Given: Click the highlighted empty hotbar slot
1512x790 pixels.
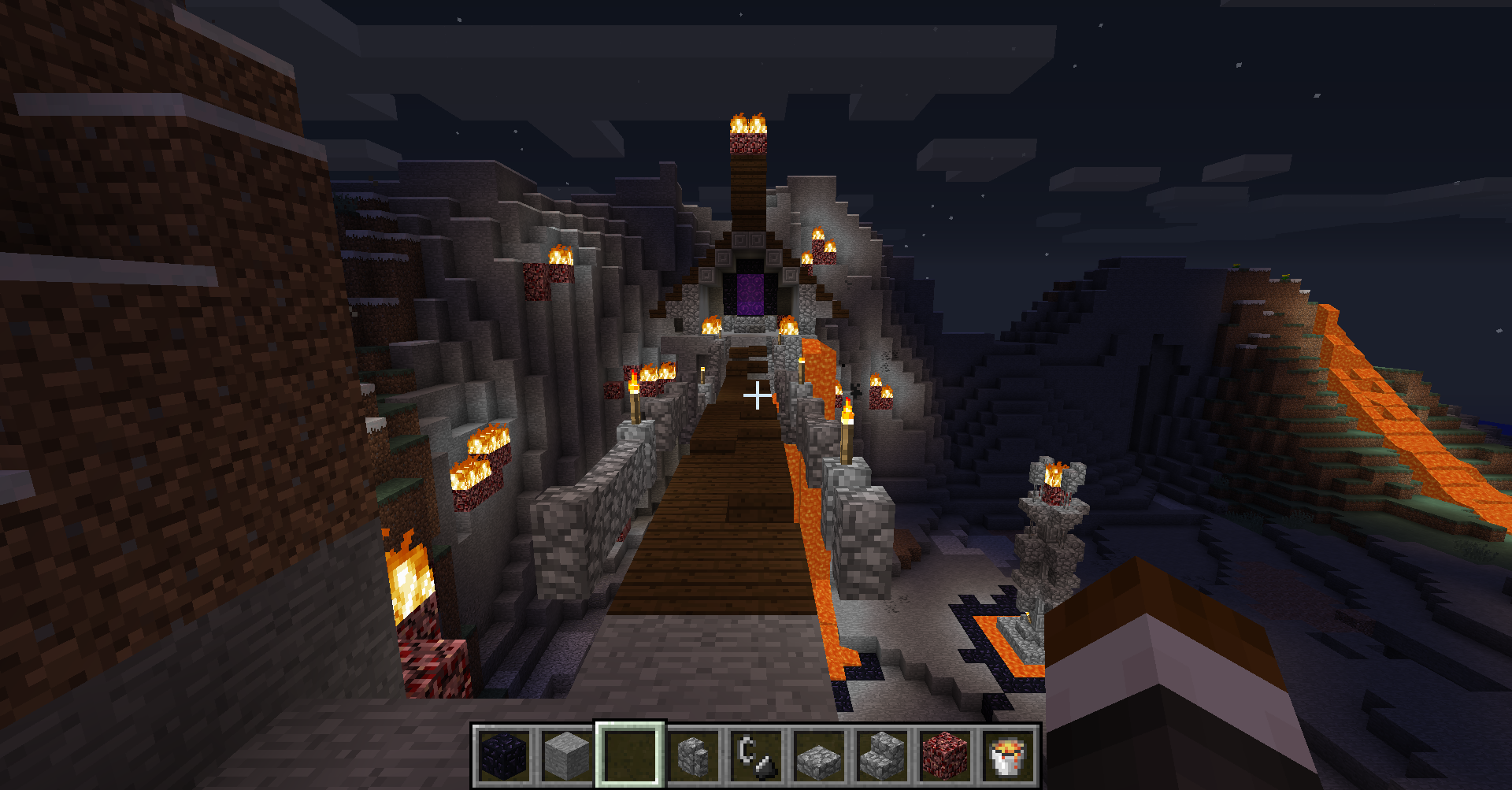Looking at the screenshot, I should pos(630,755).
